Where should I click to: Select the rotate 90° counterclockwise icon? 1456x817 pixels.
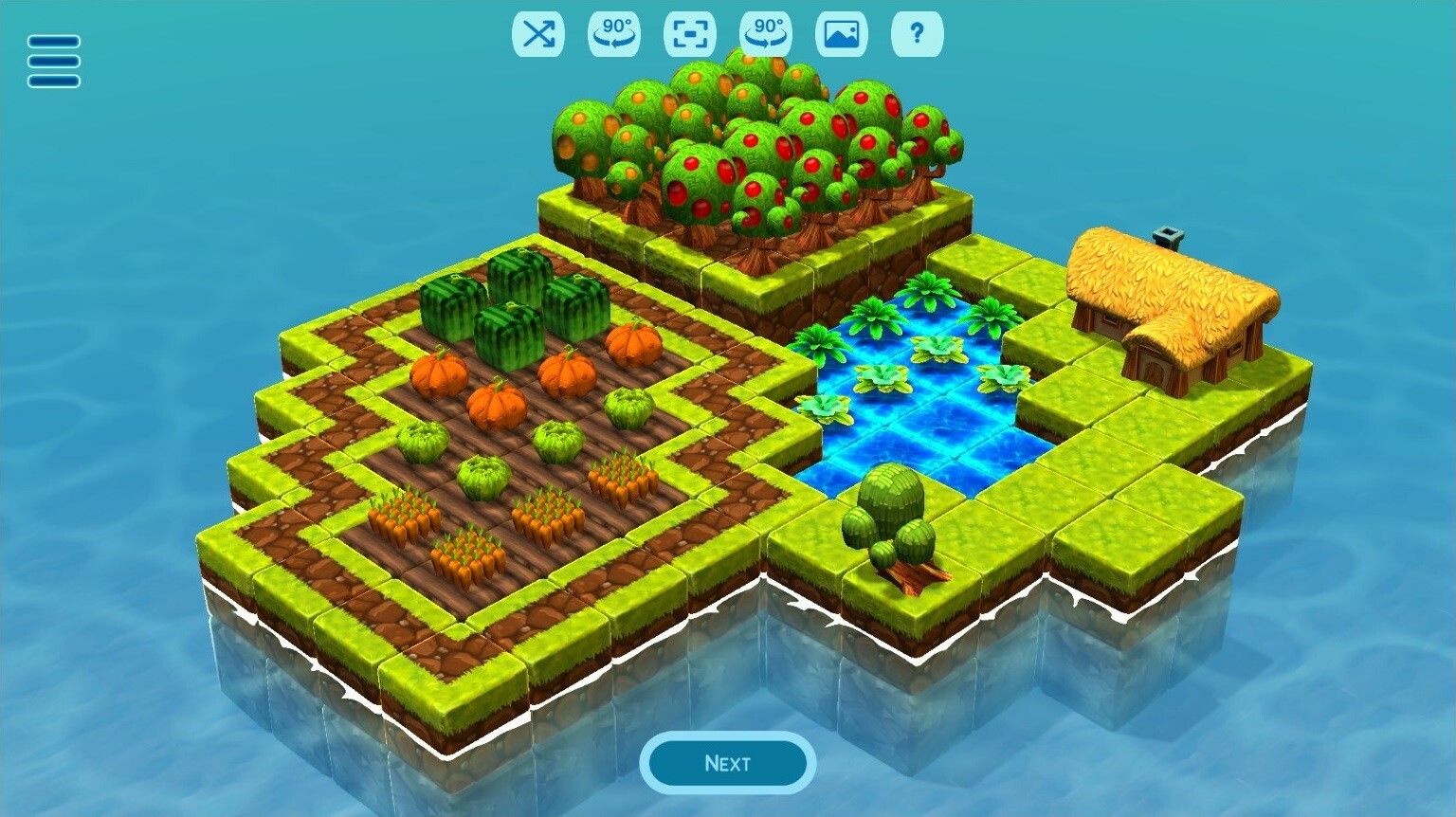click(613, 34)
